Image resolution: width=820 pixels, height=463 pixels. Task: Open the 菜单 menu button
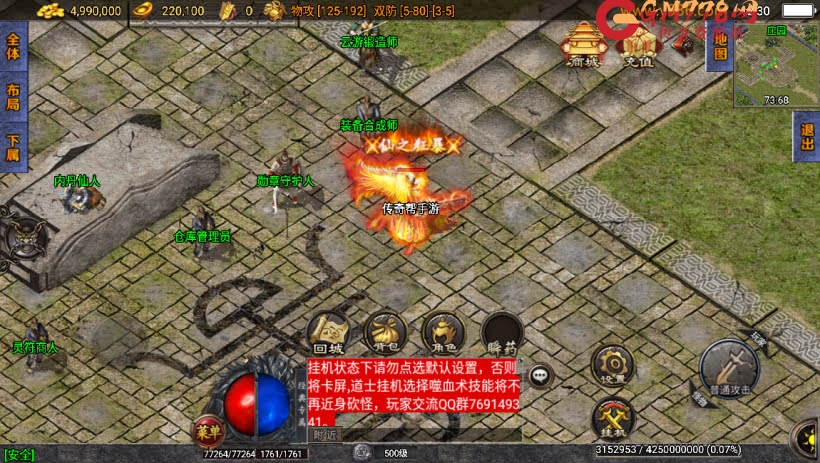click(x=207, y=431)
